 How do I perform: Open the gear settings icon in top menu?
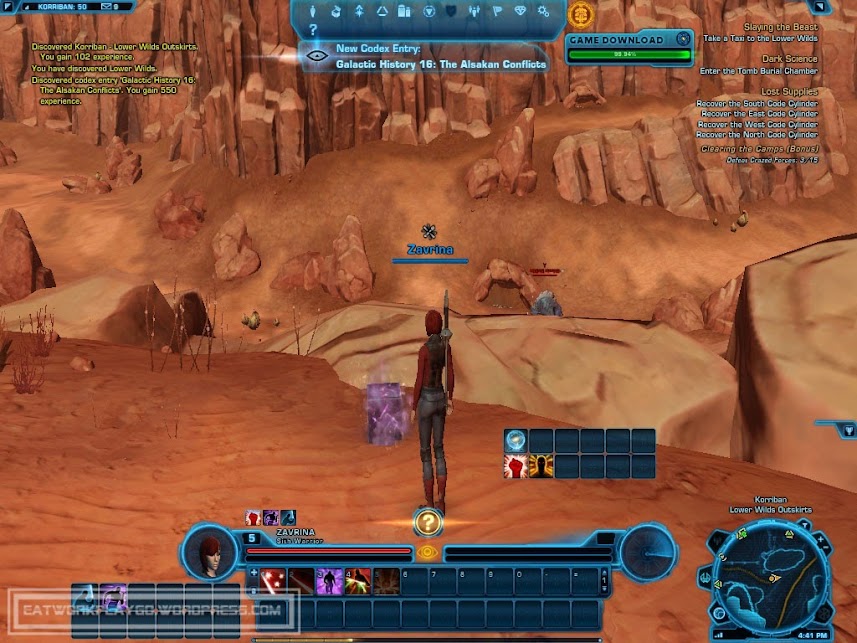click(543, 12)
